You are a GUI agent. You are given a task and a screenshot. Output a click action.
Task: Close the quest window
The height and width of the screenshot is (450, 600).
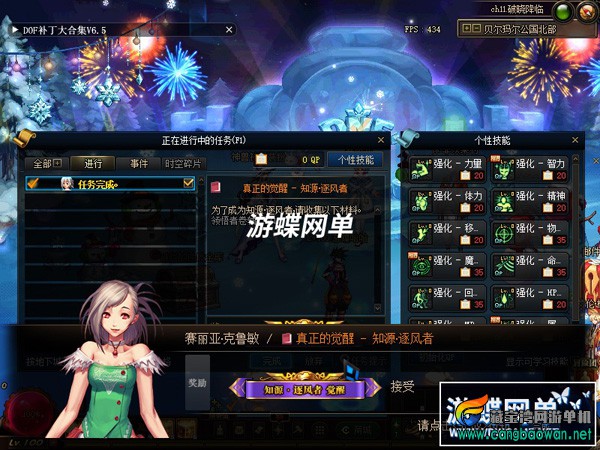(x=379, y=141)
